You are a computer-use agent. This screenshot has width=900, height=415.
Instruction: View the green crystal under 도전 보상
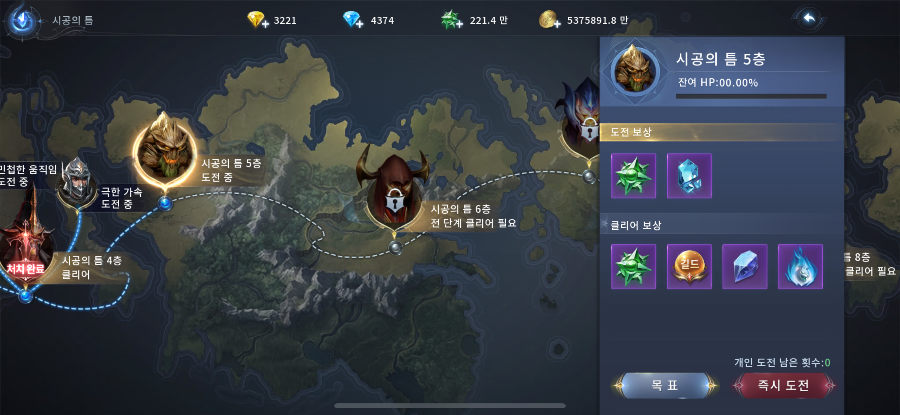(633, 175)
